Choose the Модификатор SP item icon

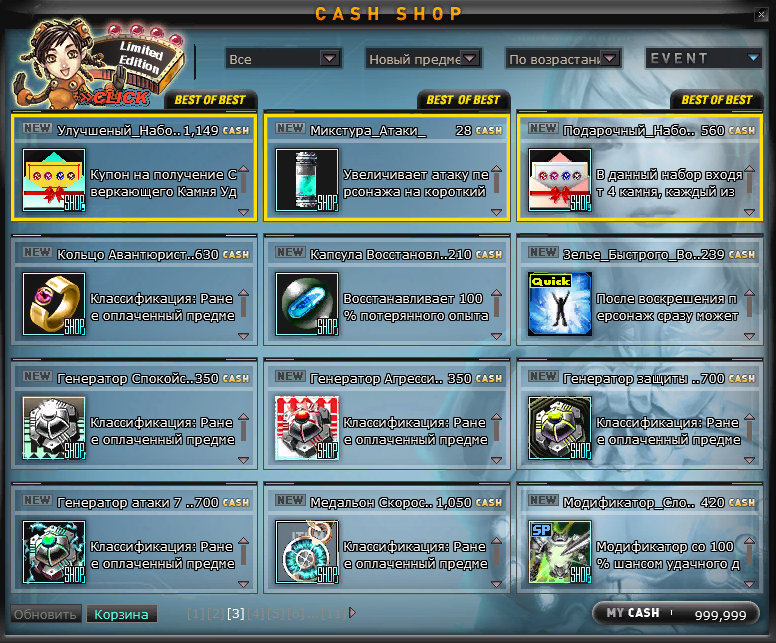point(561,551)
